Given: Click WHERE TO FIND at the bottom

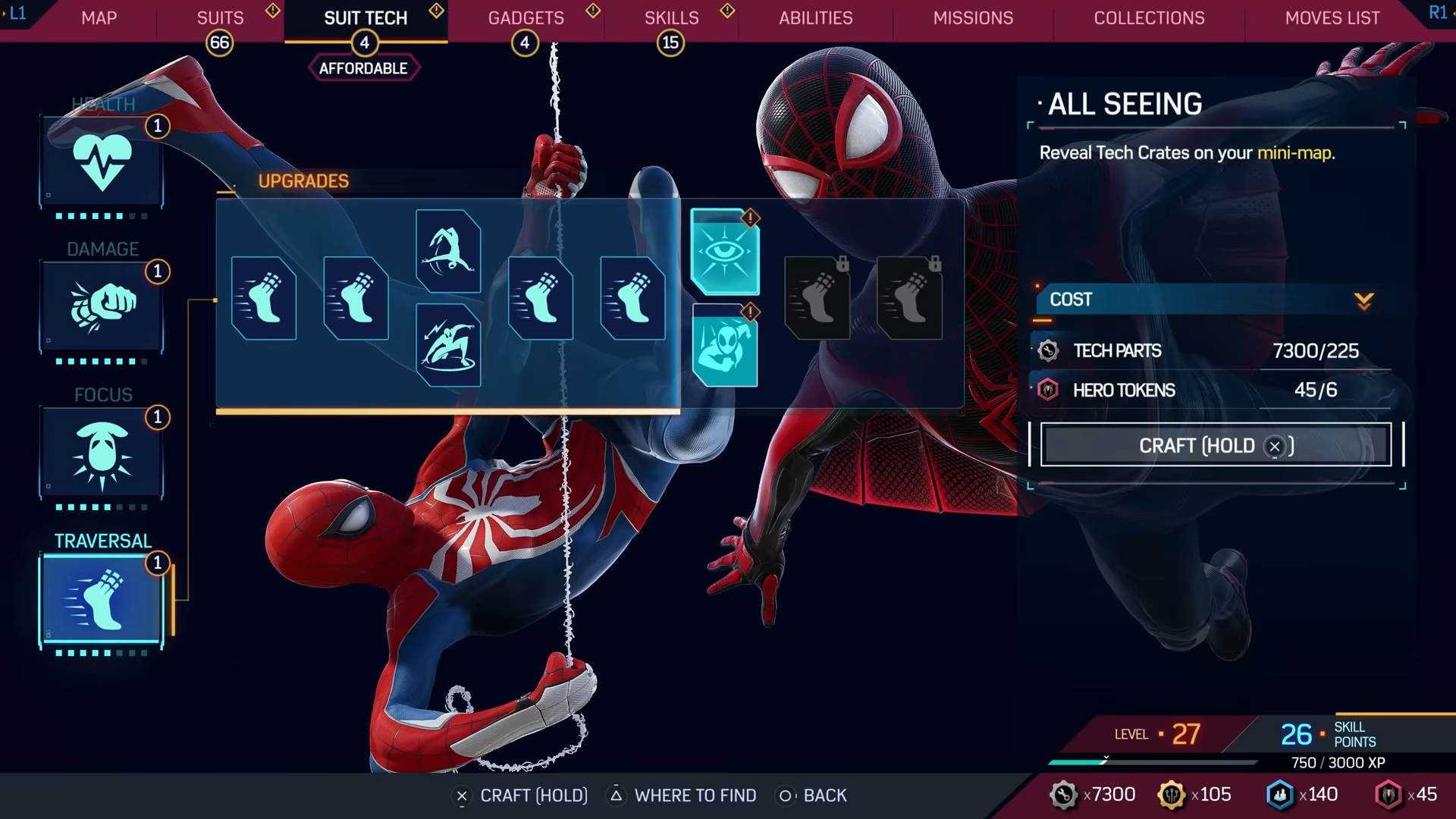Looking at the screenshot, I should click(x=695, y=795).
